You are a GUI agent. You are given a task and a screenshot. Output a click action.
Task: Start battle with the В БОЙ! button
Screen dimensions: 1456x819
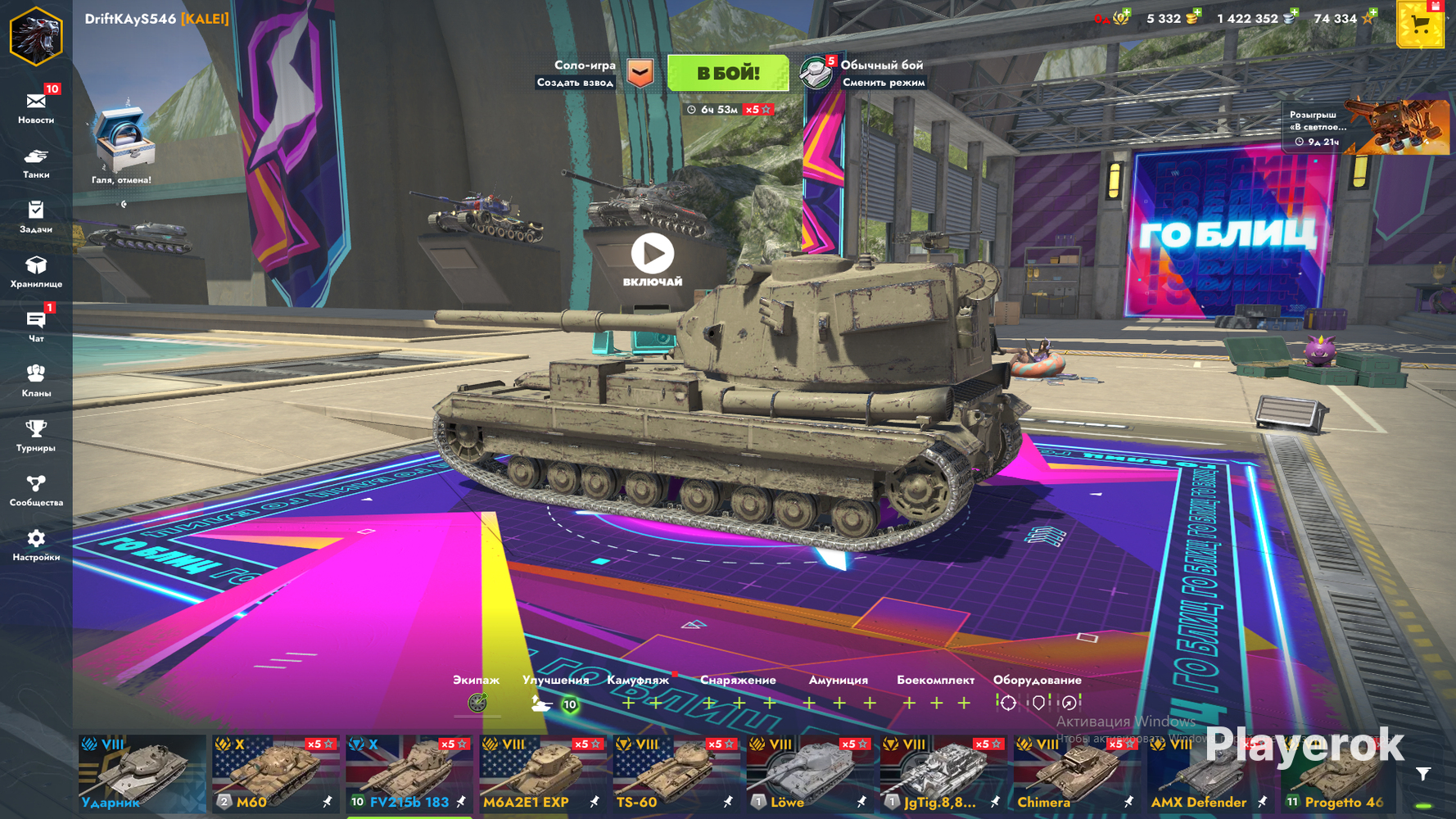(727, 74)
